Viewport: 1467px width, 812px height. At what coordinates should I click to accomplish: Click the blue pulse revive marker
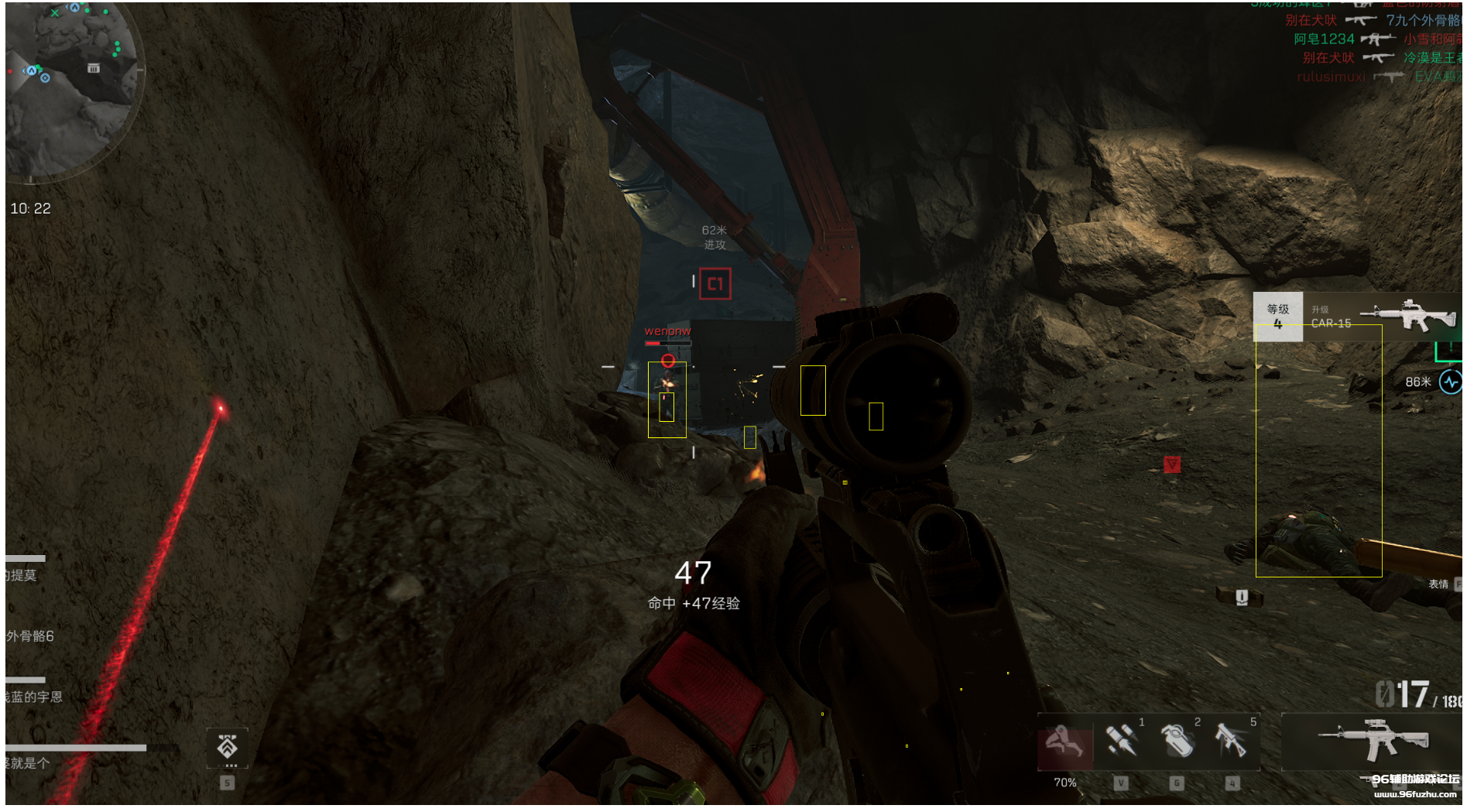pos(1450,382)
